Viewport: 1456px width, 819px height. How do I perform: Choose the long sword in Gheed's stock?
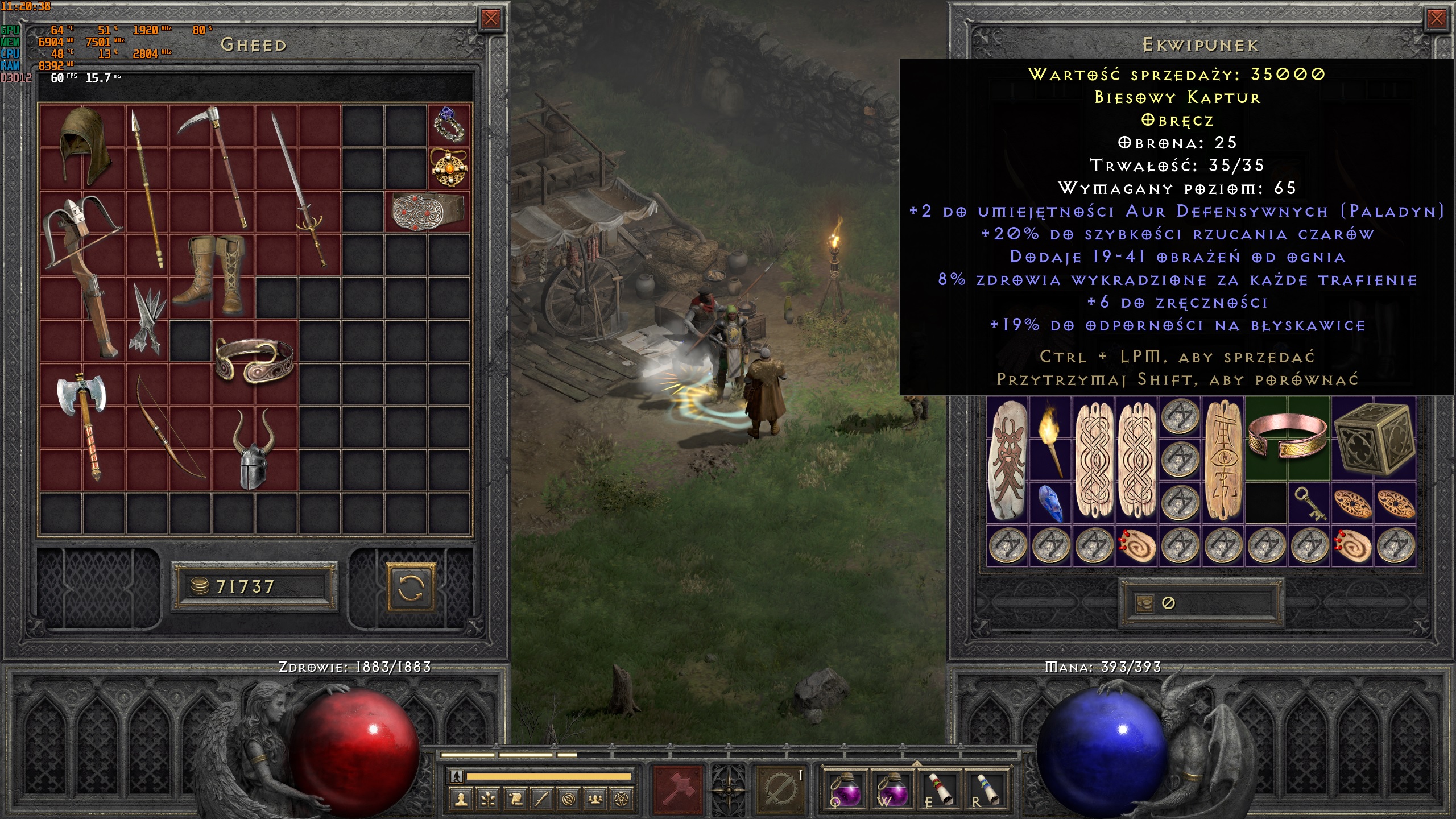click(298, 188)
